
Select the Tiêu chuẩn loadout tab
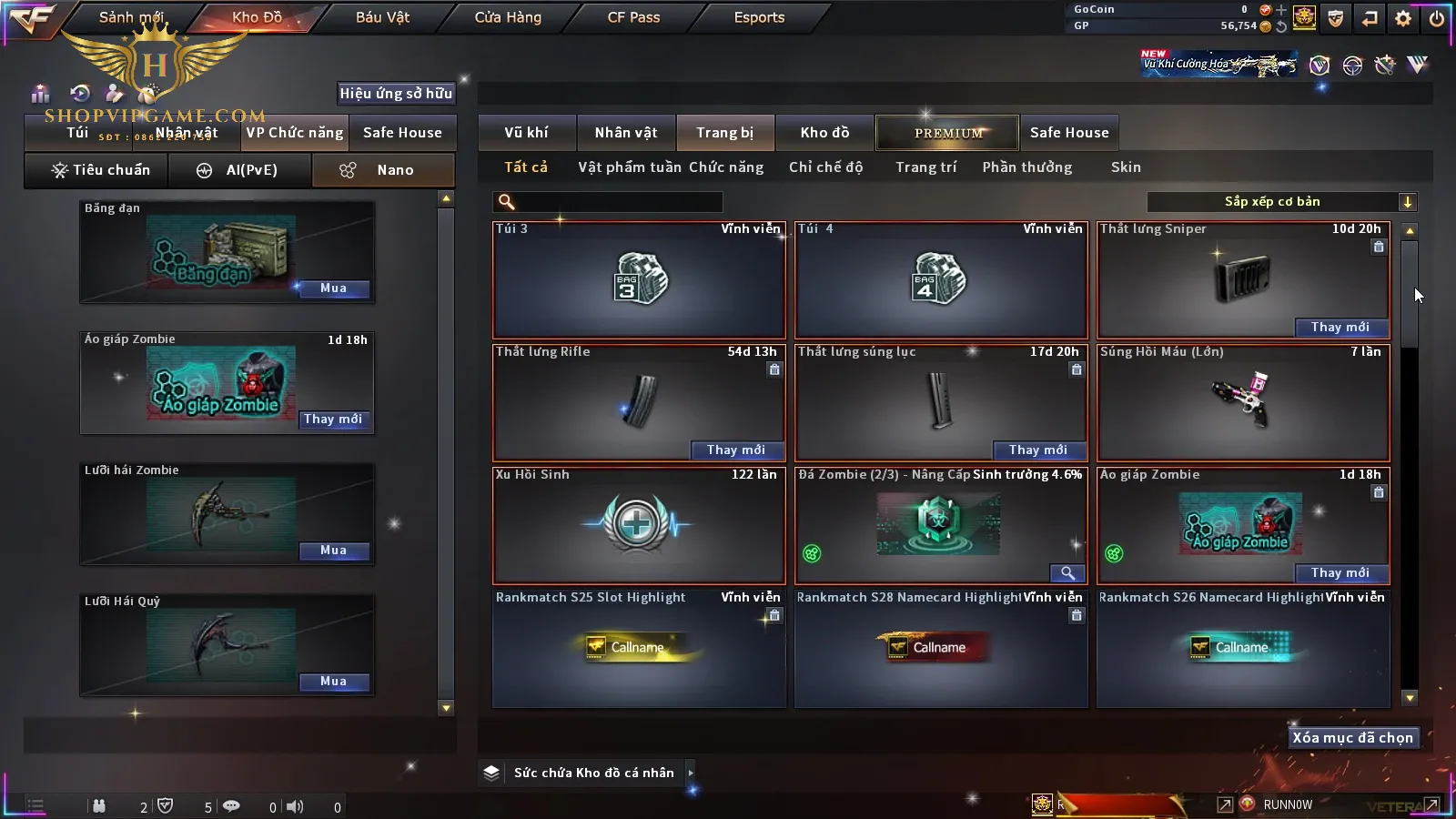click(100, 170)
